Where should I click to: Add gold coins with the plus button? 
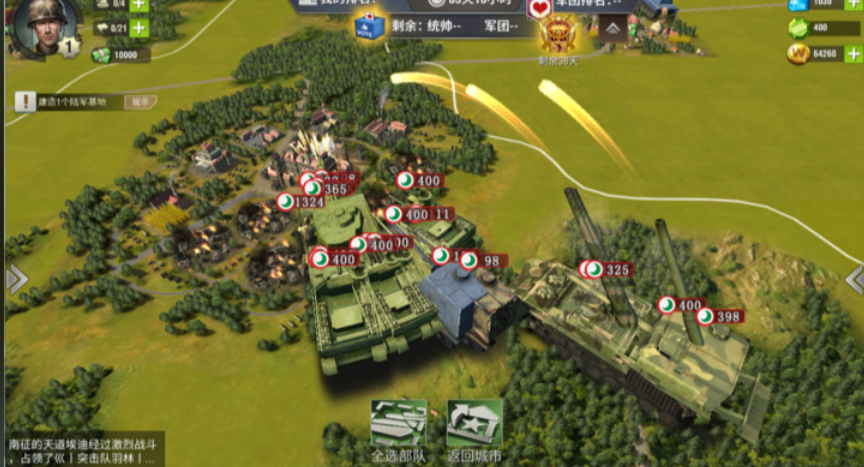coord(853,54)
